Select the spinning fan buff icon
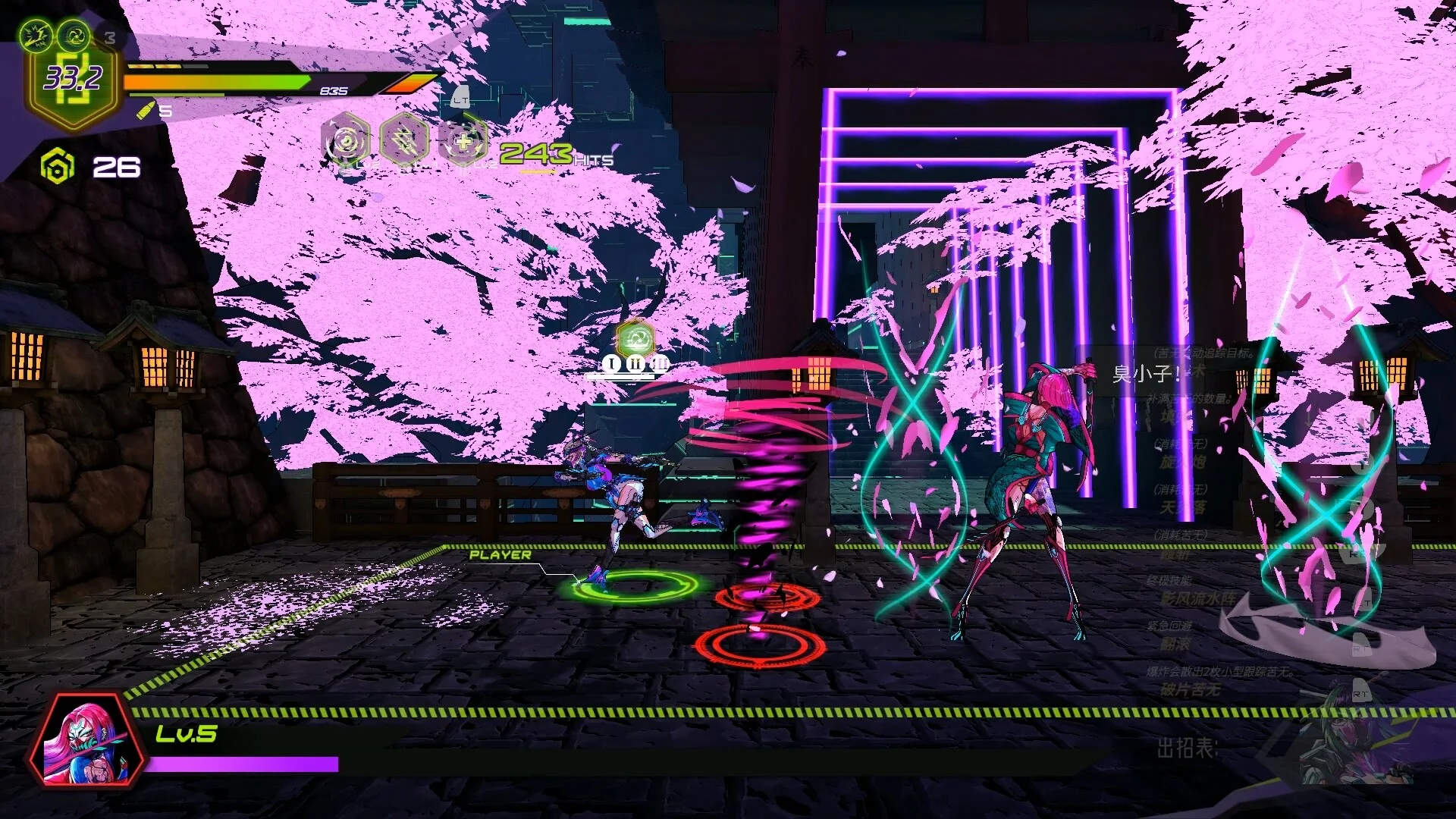1456x819 pixels. 74,34
